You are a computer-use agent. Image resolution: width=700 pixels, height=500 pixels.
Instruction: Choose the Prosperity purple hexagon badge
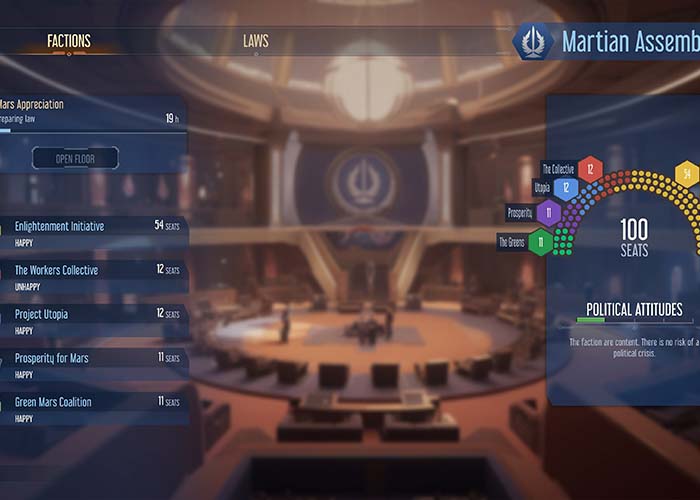(547, 212)
